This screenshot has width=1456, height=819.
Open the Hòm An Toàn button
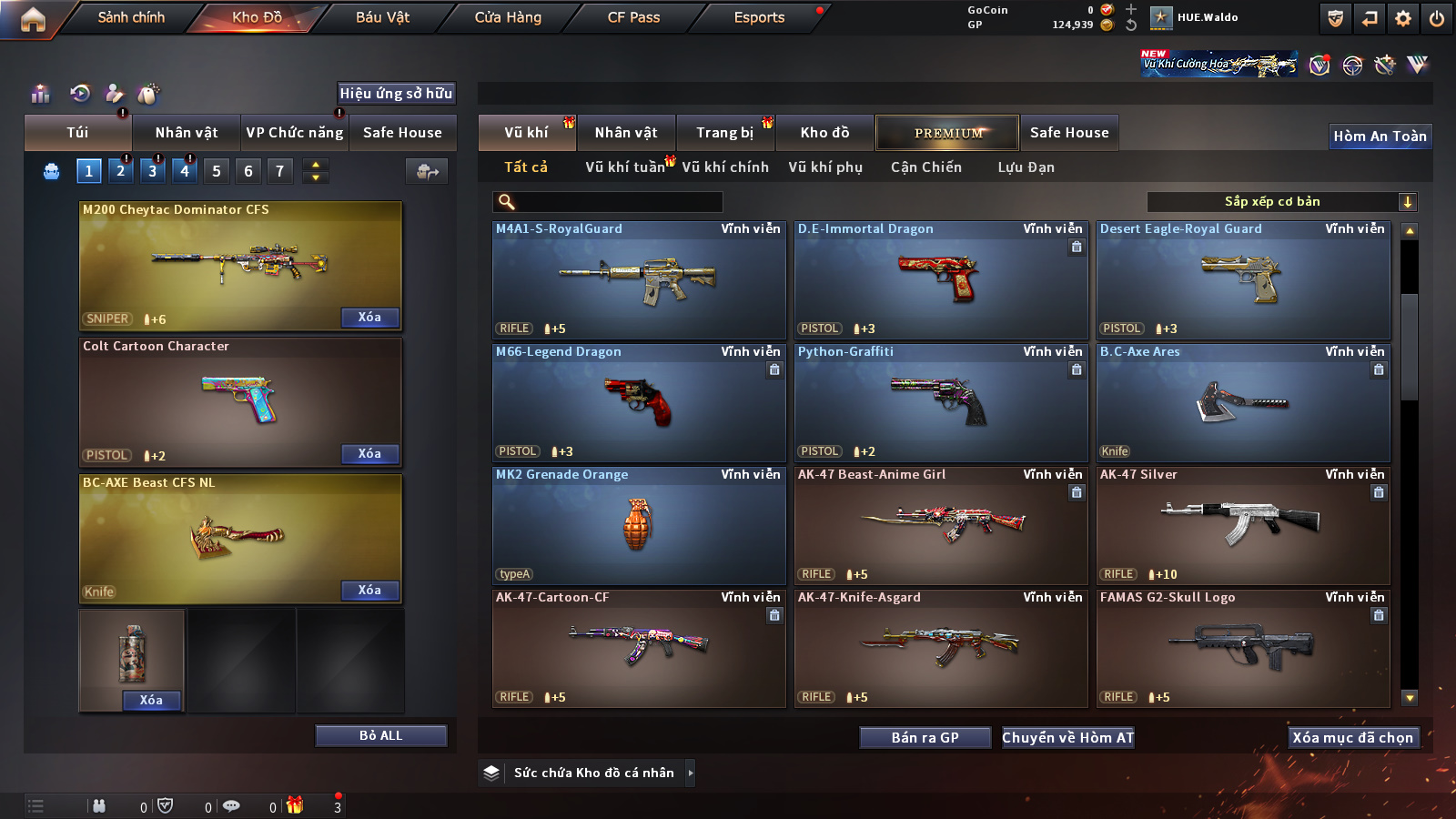pos(1380,136)
